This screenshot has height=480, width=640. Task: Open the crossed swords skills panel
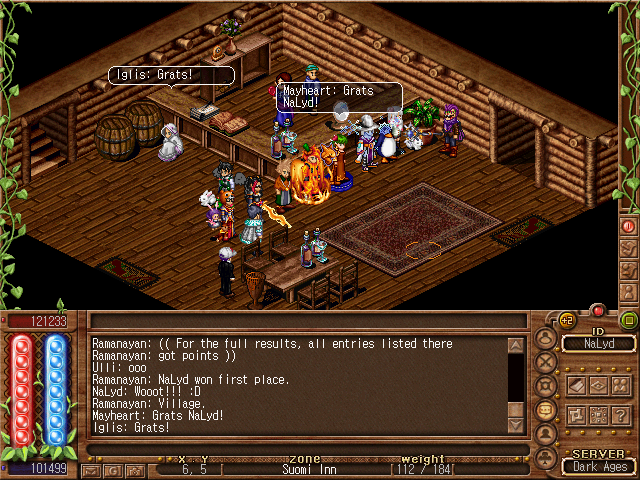point(546,361)
